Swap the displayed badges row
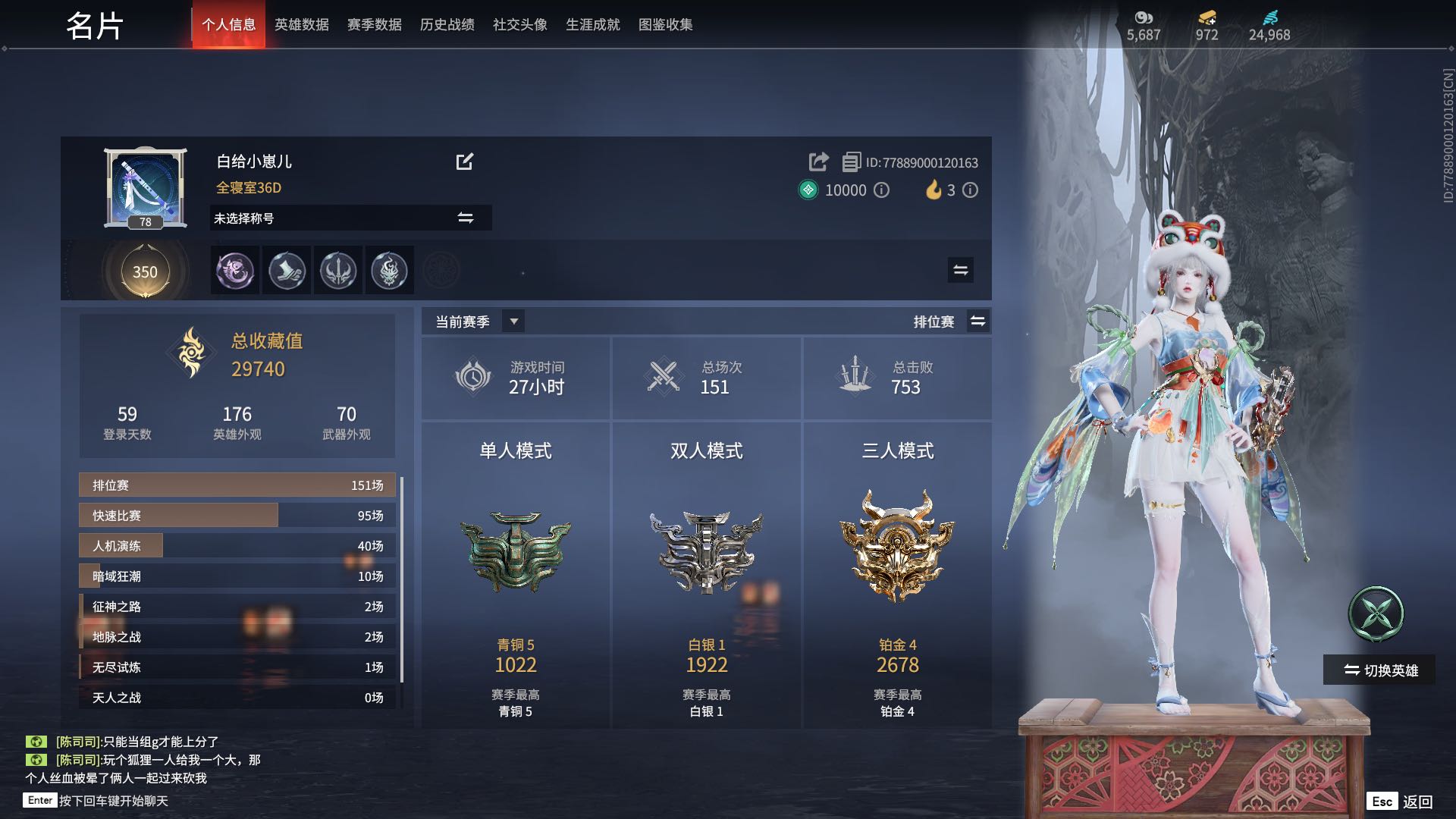Screen dimensions: 1456x819 coord(960,270)
